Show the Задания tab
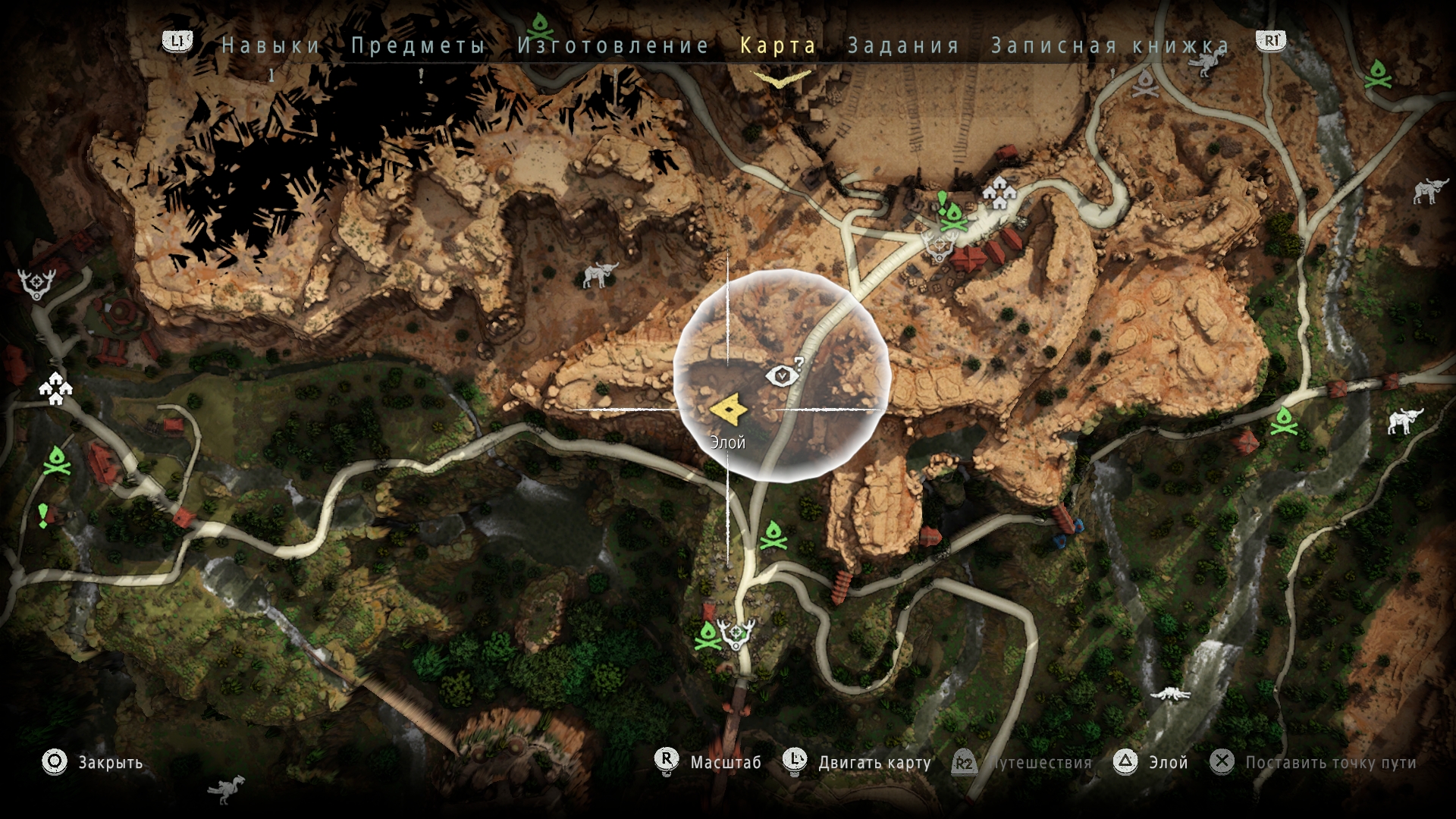This screenshot has height=819, width=1456. coord(903,45)
